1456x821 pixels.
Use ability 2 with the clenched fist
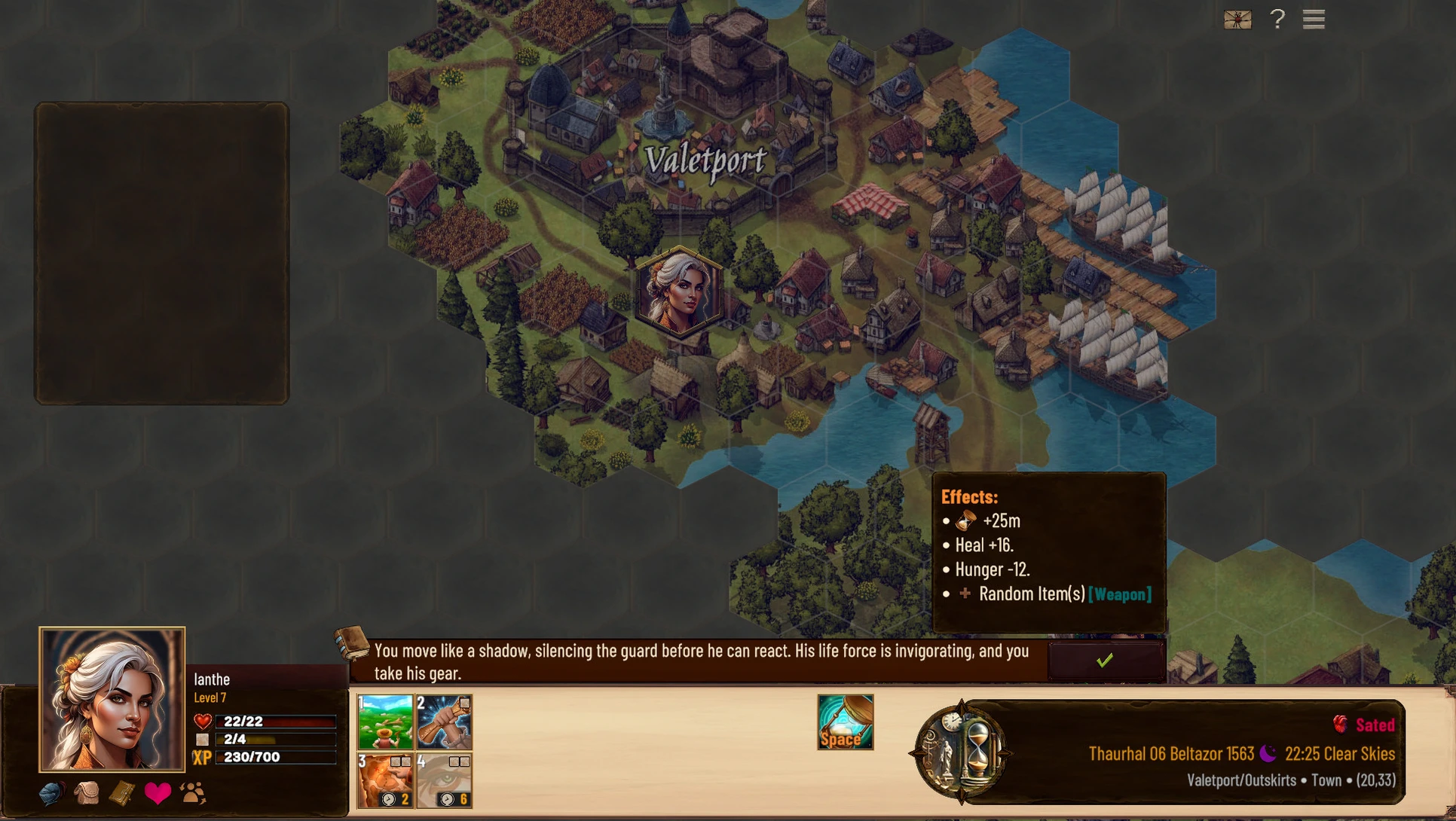pos(444,722)
